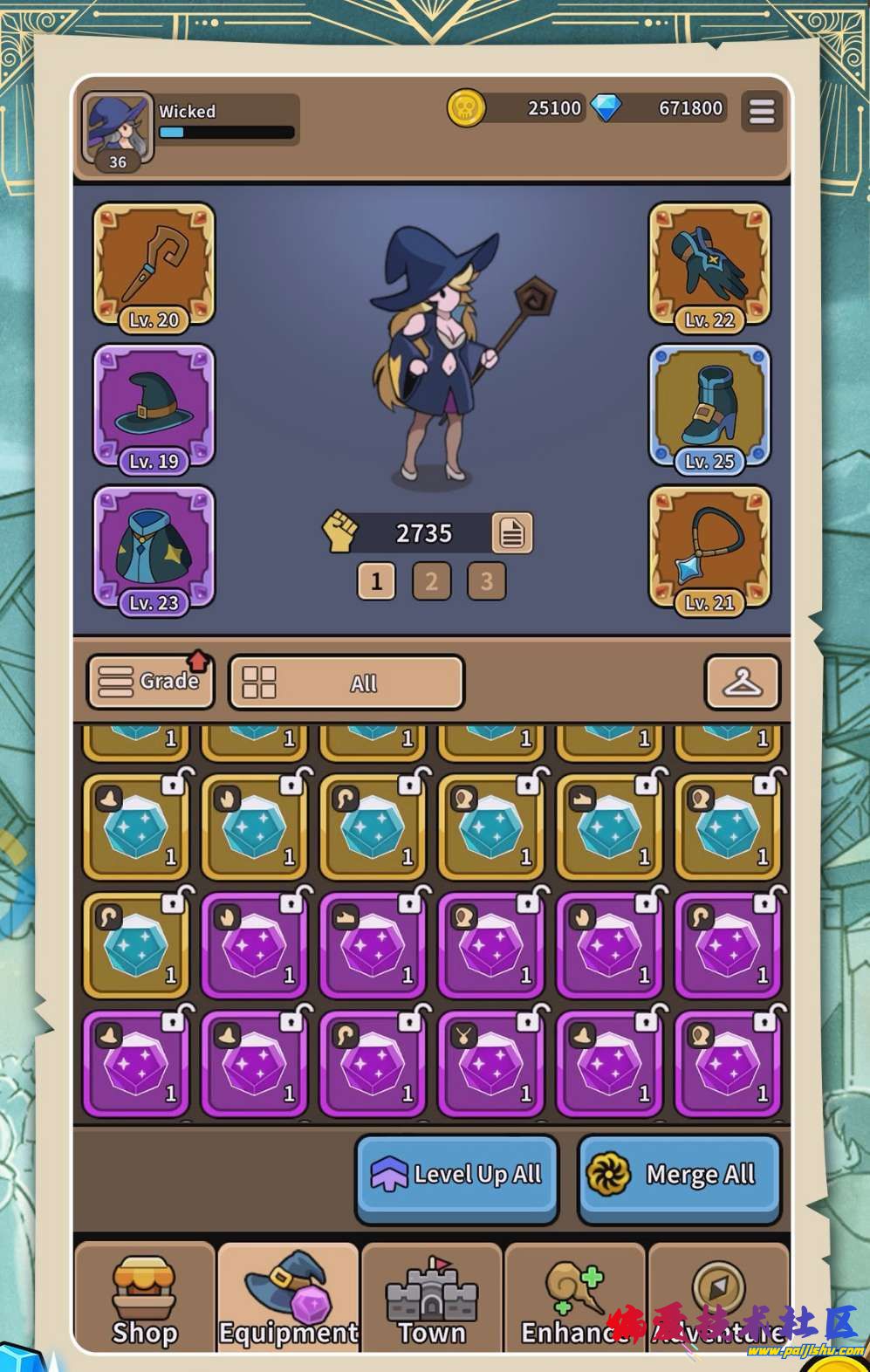Go to the Shop tab
This screenshot has width=870, height=1372.
point(145,1299)
